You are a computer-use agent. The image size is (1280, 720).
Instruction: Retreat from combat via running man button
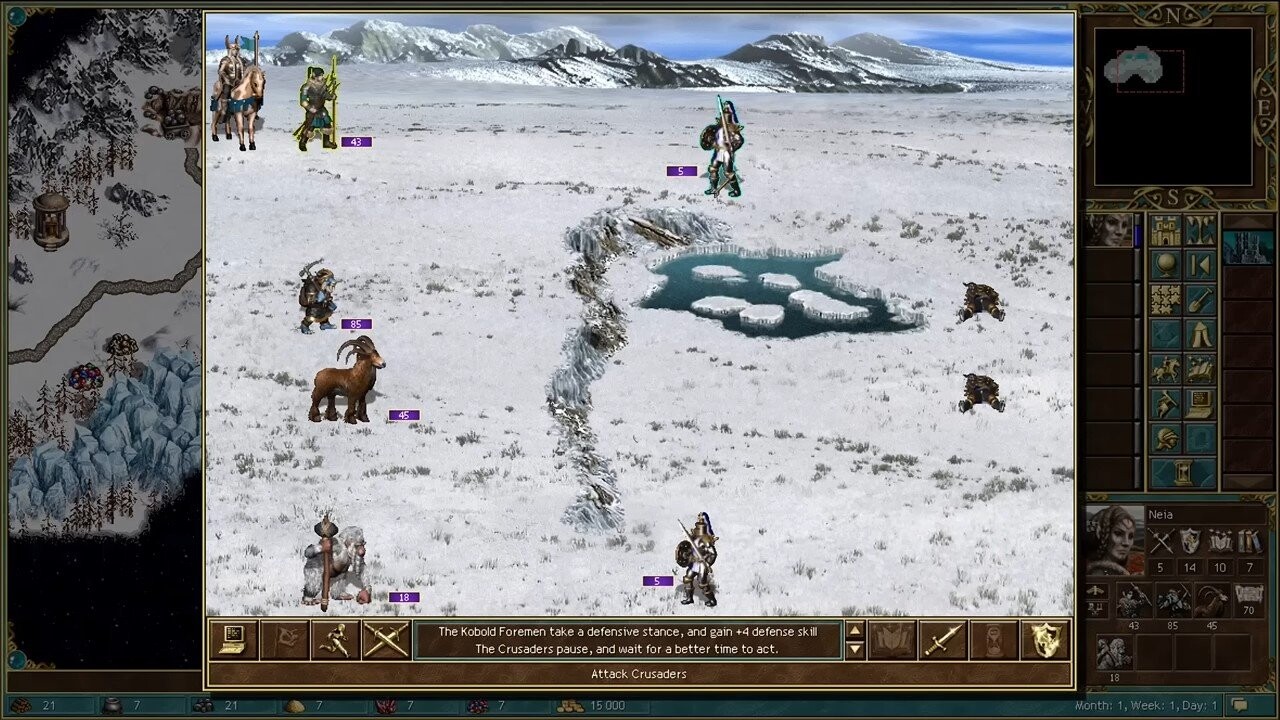point(335,640)
